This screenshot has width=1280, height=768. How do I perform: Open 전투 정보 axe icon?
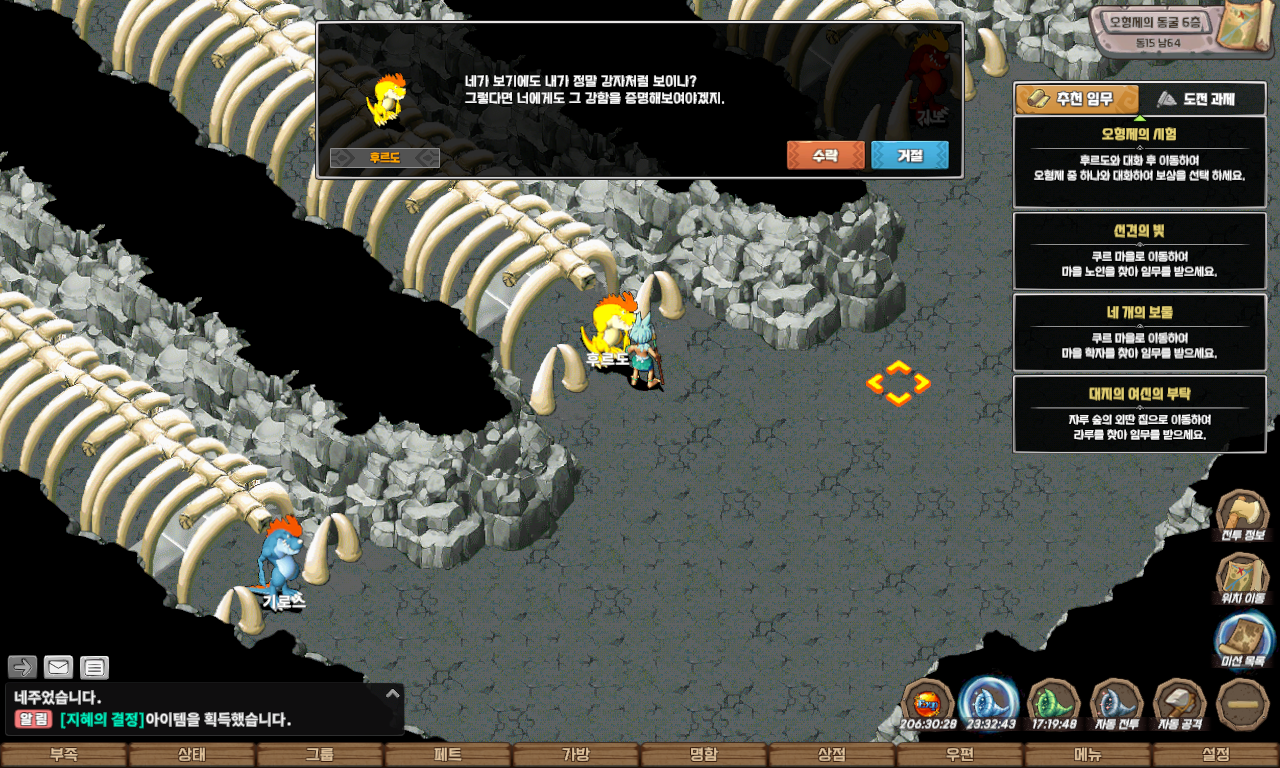[x=1242, y=516]
